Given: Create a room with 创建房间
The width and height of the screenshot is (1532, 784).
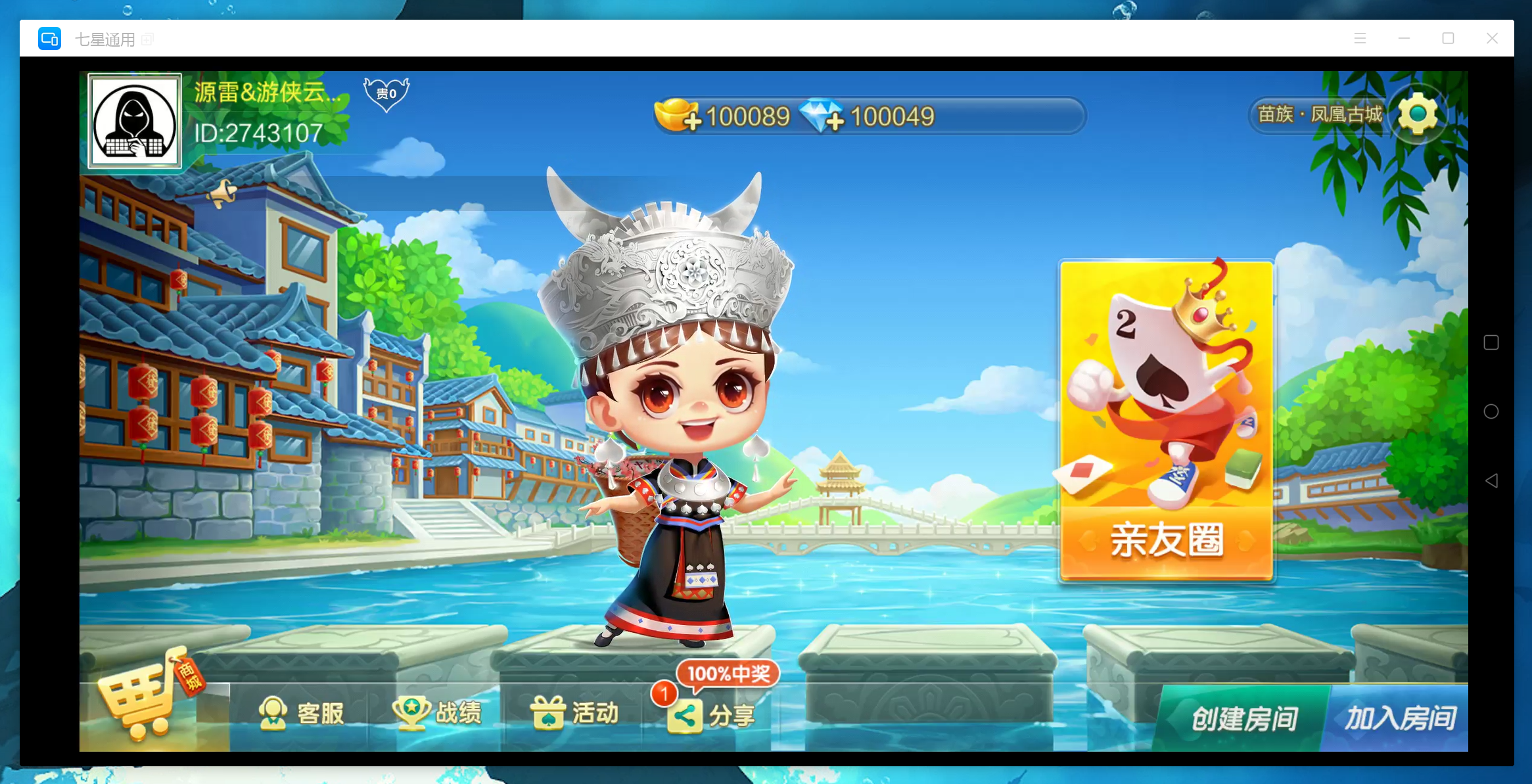Looking at the screenshot, I should click(x=1244, y=718).
